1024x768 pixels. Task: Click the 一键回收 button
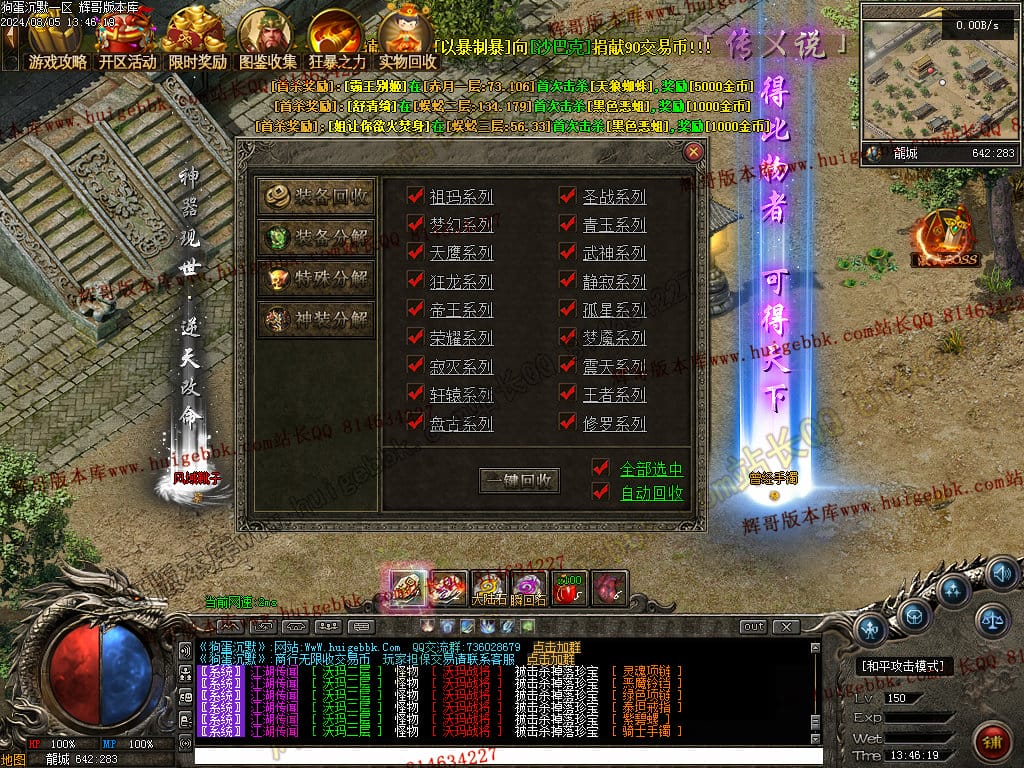tap(519, 480)
